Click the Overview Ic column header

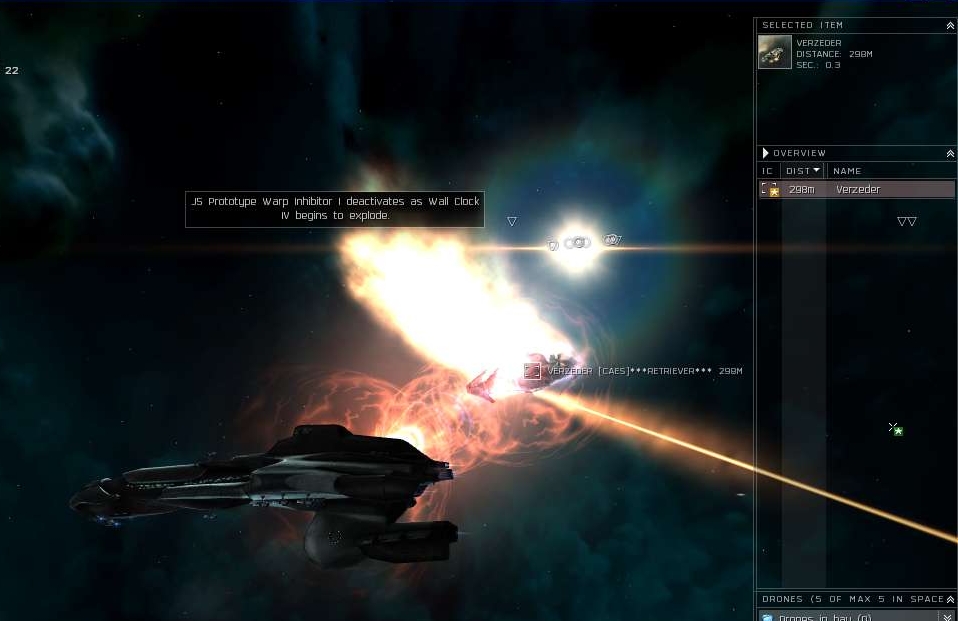click(x=767, y=171)
